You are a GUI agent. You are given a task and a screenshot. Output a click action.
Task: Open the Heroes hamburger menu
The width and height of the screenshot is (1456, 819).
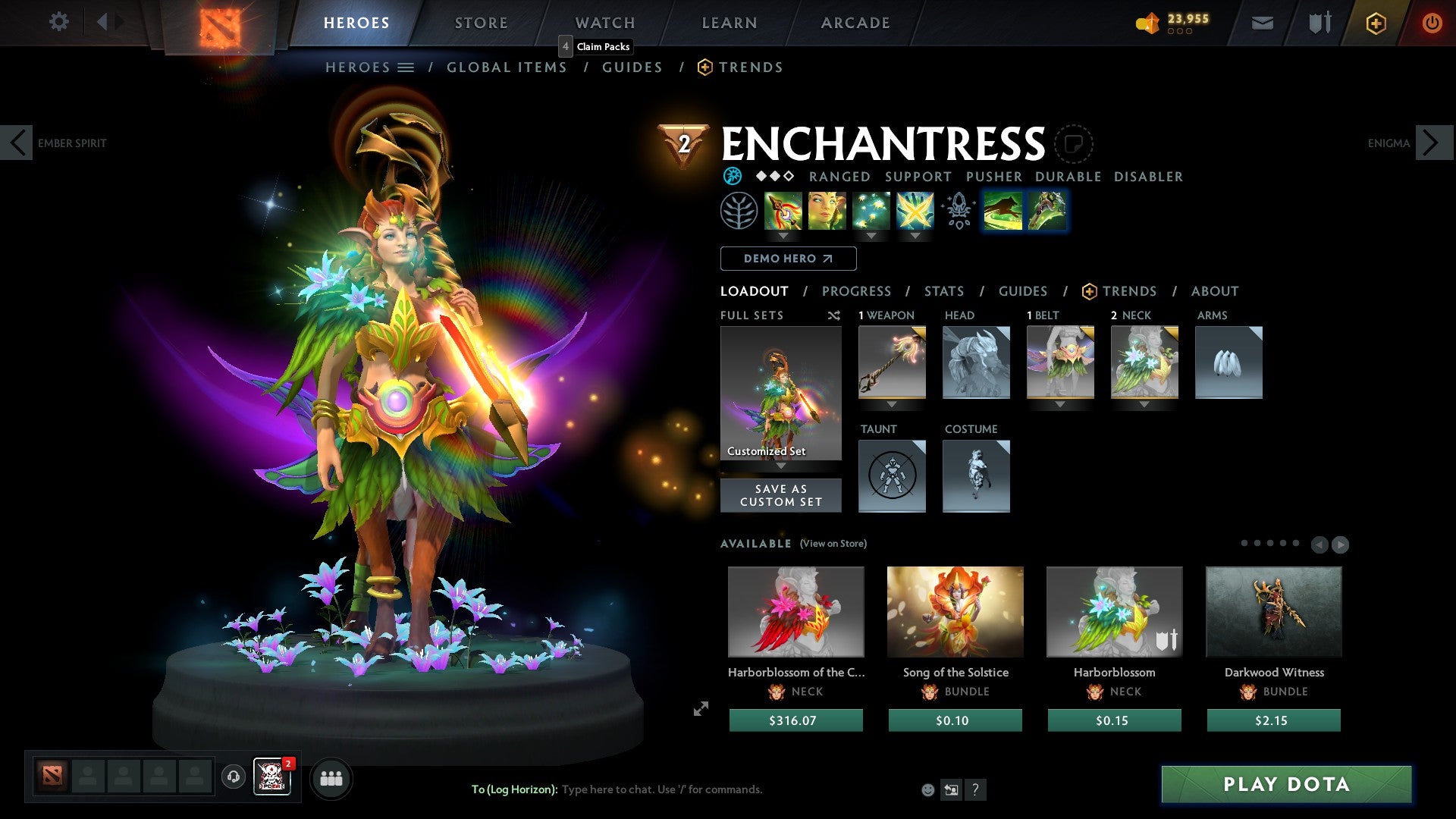tap(406, 67)
